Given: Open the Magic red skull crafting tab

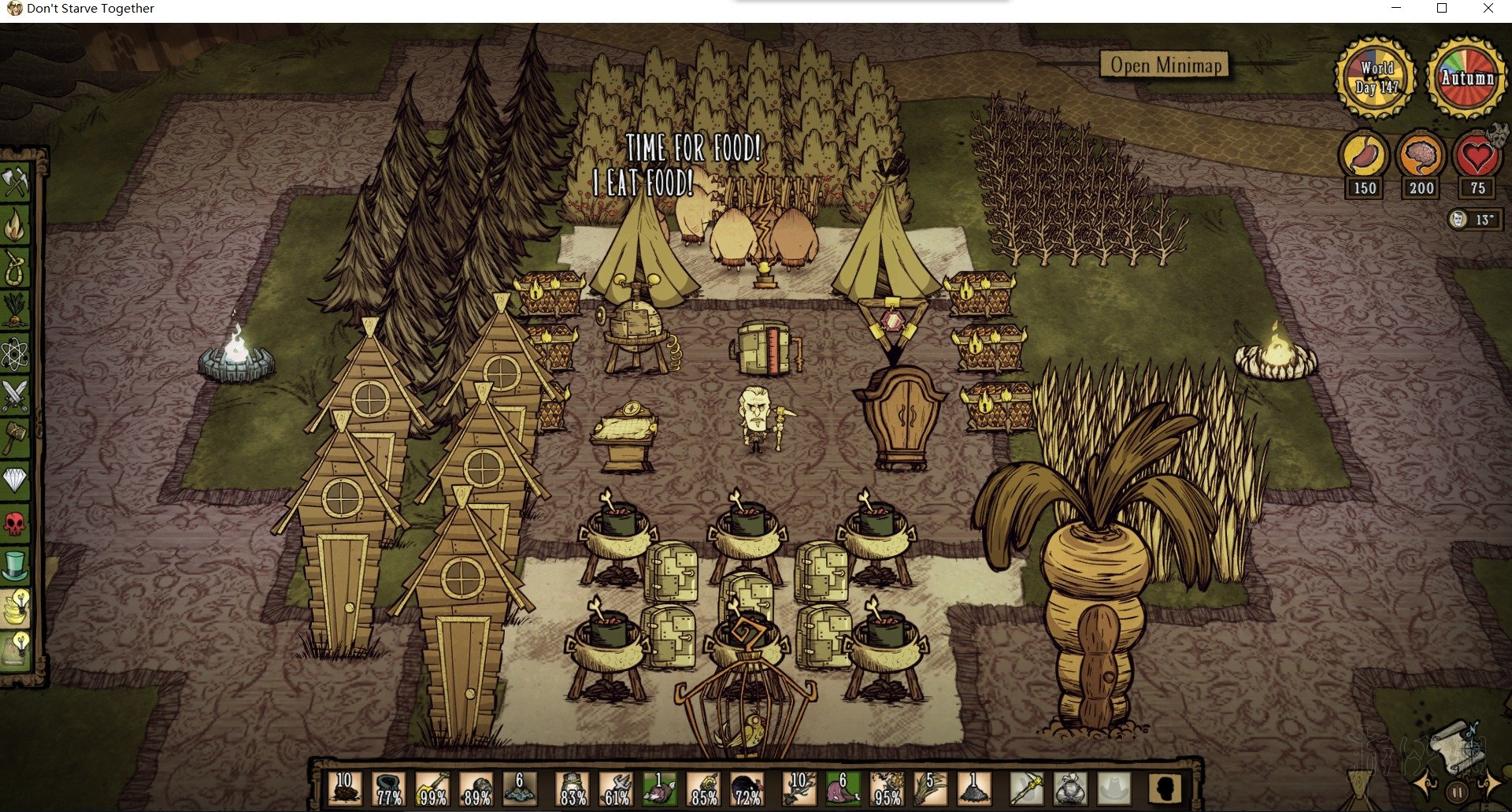Looking at the screenshot, I should (15, 522).
